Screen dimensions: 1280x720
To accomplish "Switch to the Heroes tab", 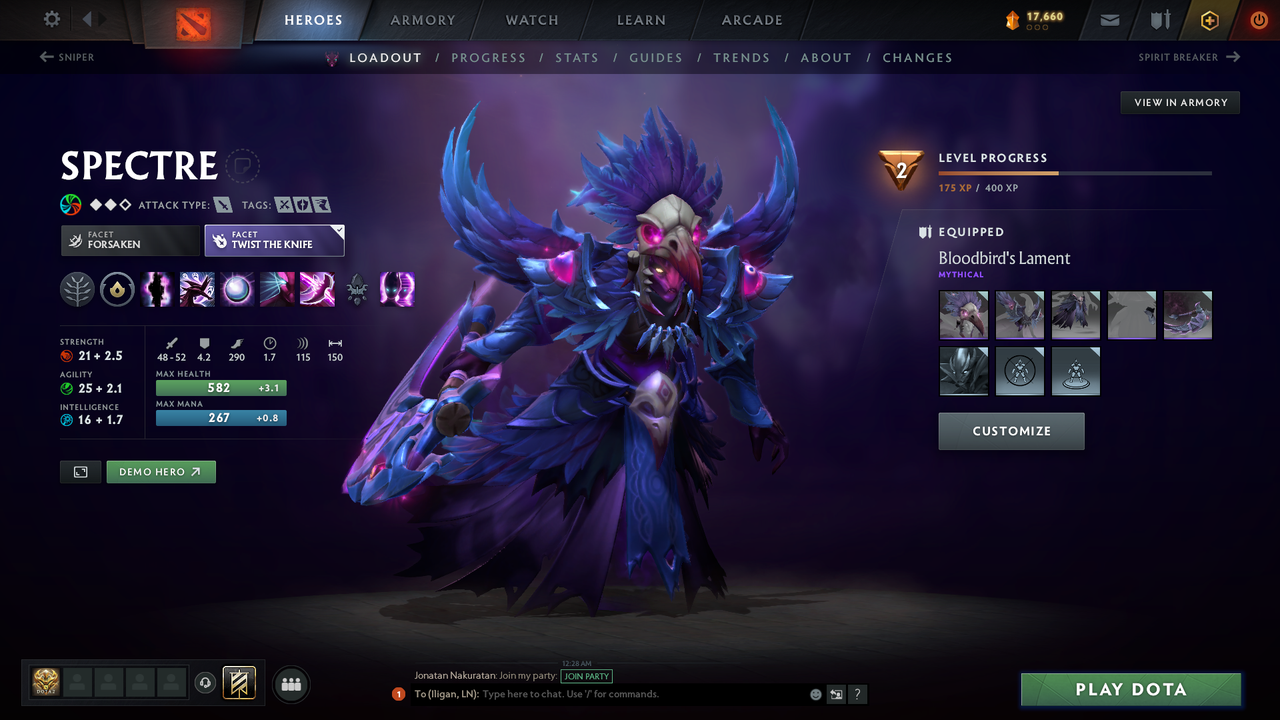I will coord(313,19).
